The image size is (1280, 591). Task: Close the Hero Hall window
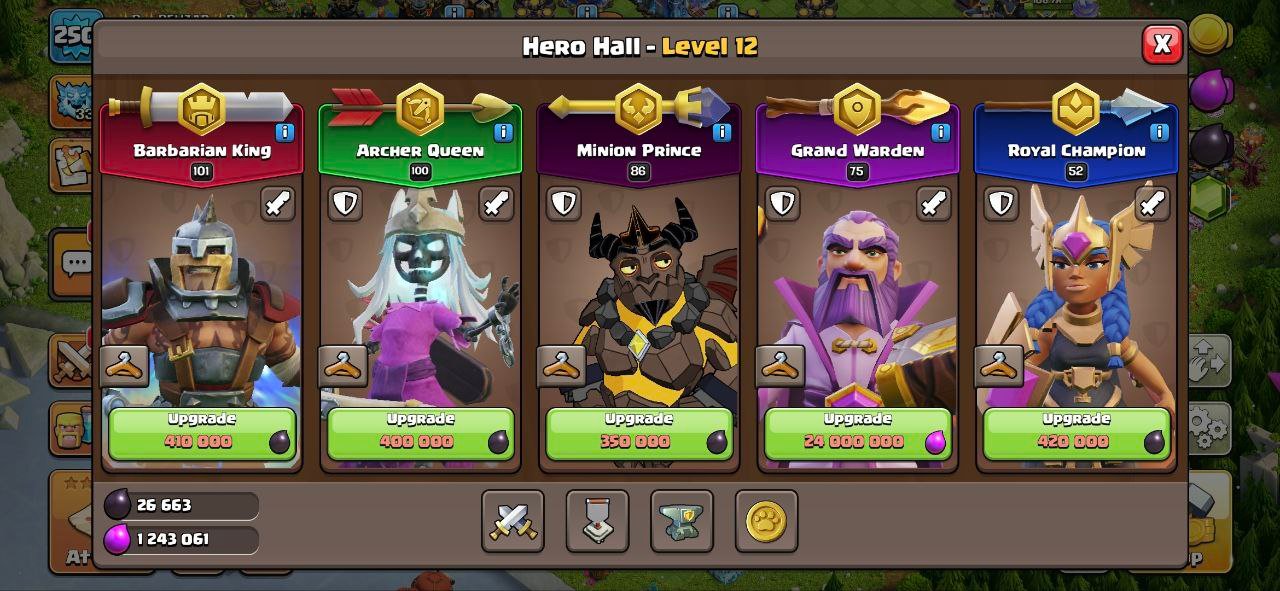[x=1161, y=45]
